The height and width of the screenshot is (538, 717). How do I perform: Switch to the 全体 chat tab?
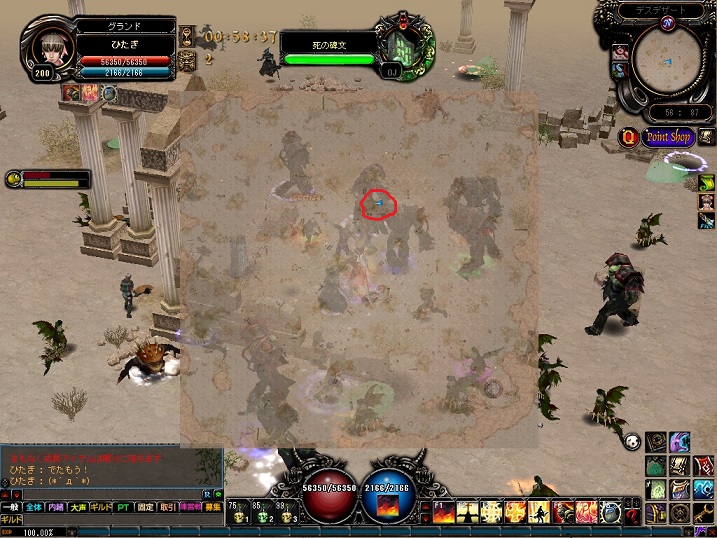(34, 508)
